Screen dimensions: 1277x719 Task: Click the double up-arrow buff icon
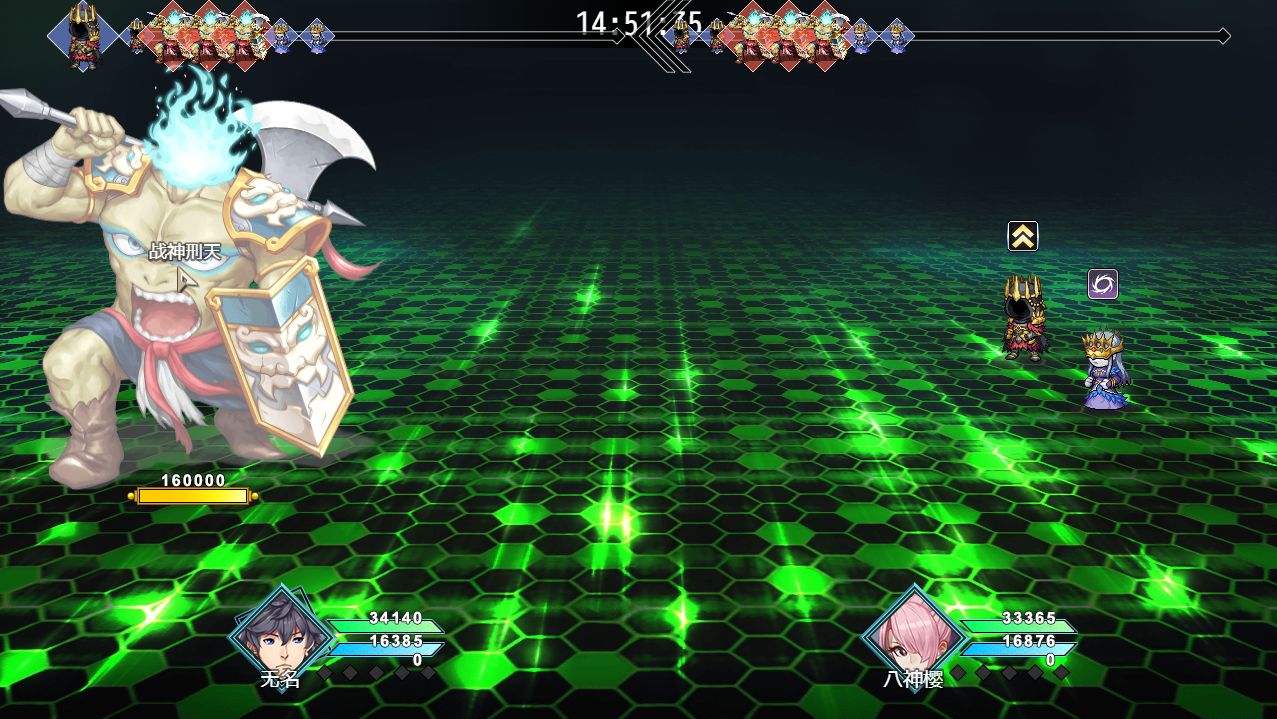click(1022, 236)
